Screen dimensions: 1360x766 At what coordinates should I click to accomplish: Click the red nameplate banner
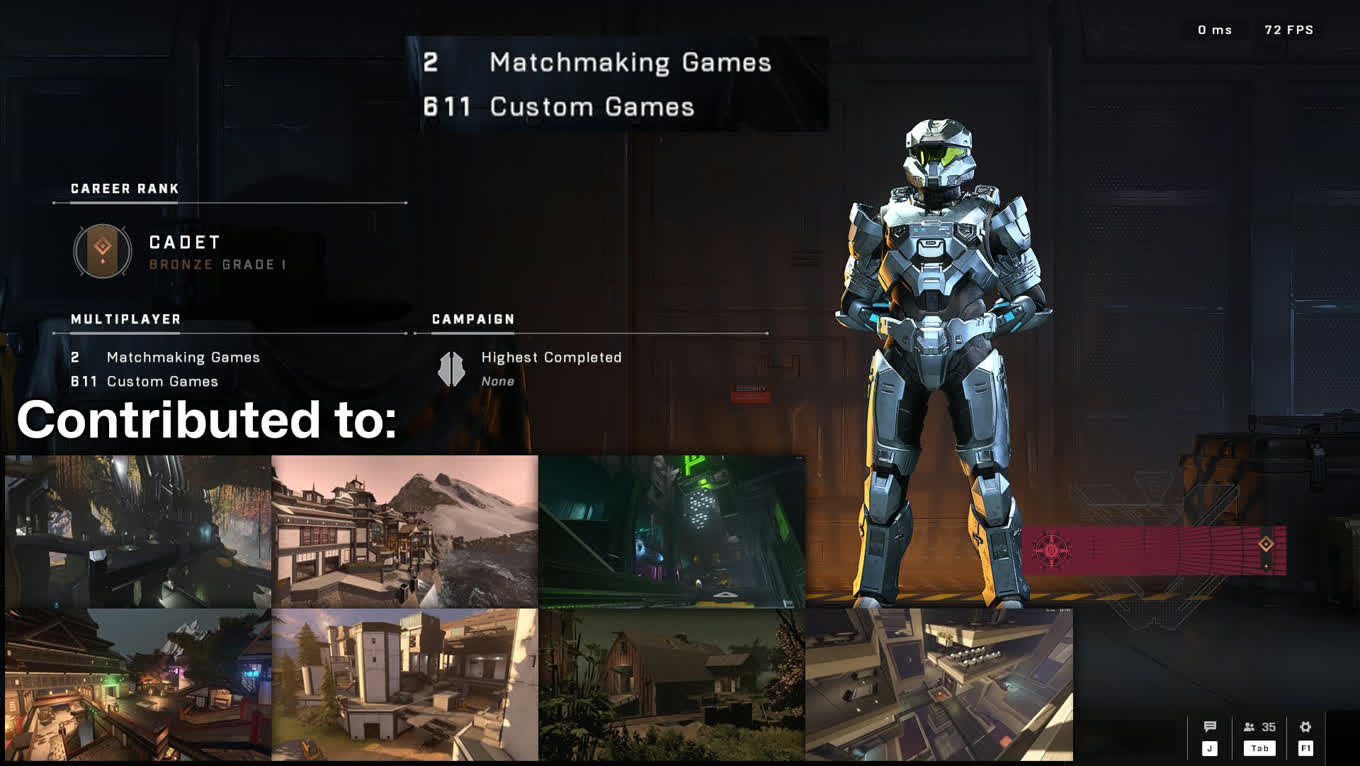pos(1153,550)
